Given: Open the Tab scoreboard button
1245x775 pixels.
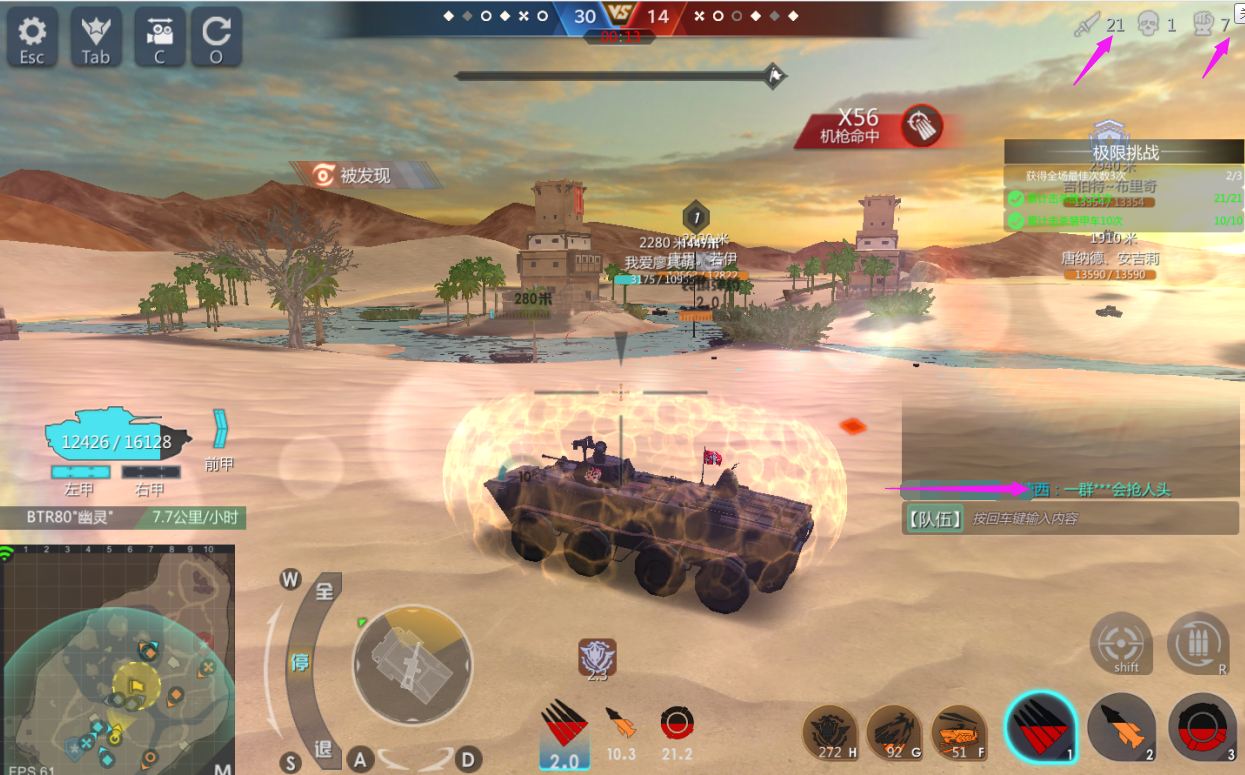Looking at the screenshot, I should [x=96, y=38].
